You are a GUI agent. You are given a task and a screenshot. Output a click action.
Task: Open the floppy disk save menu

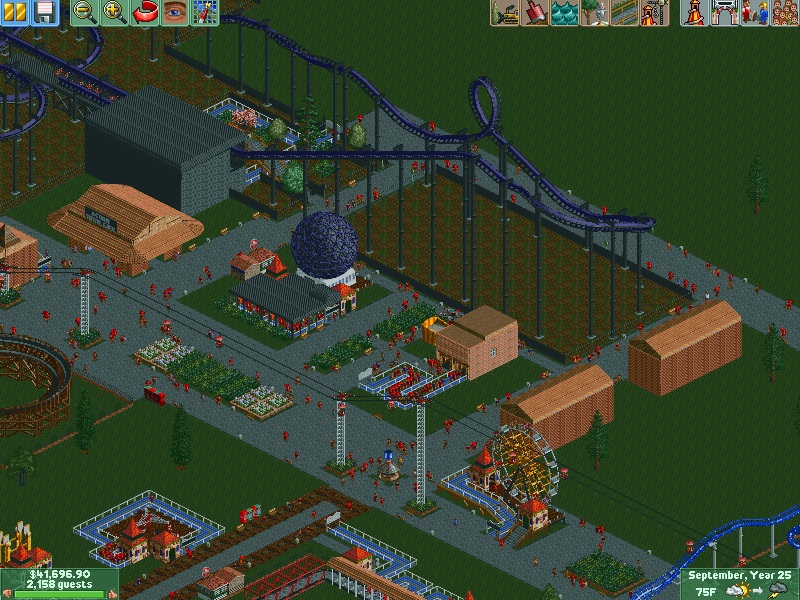pyautogui.click(x=45, y=13)
